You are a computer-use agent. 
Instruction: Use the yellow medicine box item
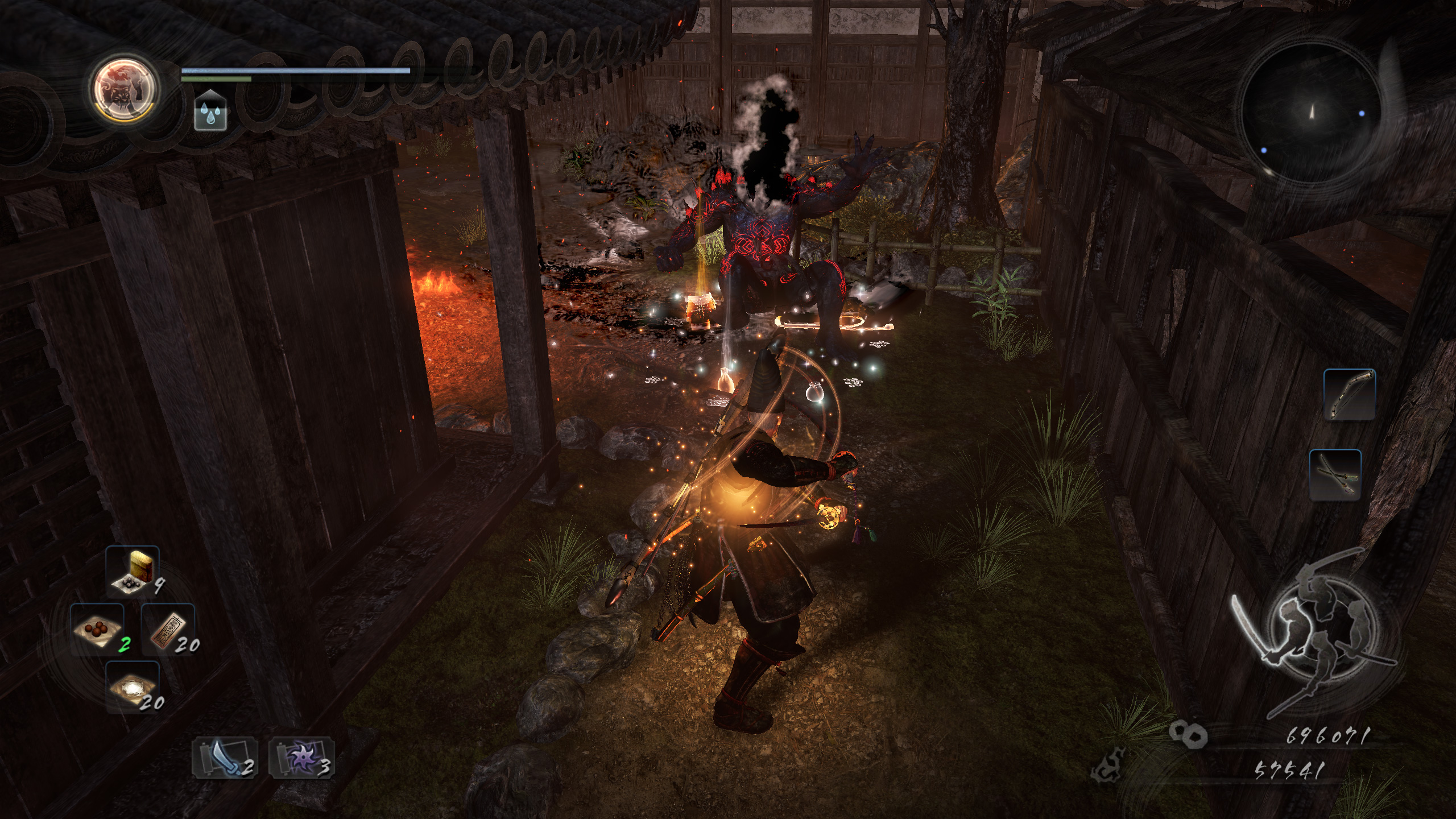[x=133, y=570]
